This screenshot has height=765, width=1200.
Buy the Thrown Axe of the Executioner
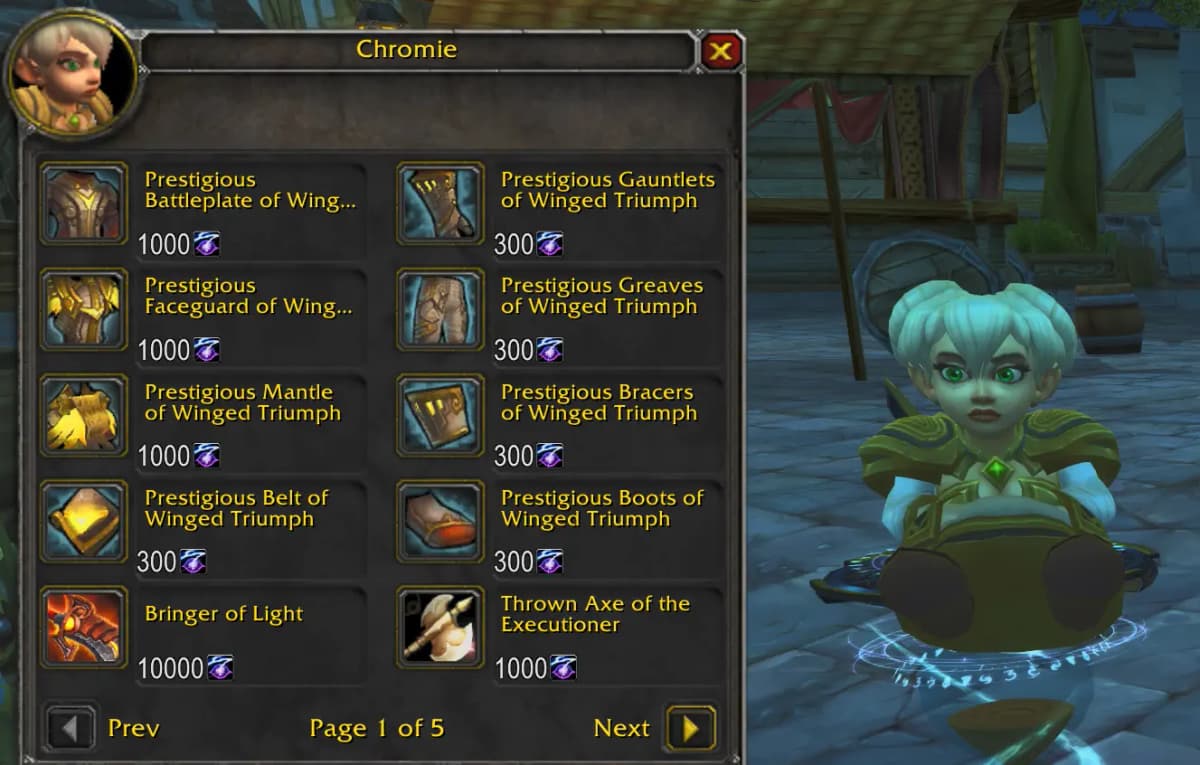440,628
